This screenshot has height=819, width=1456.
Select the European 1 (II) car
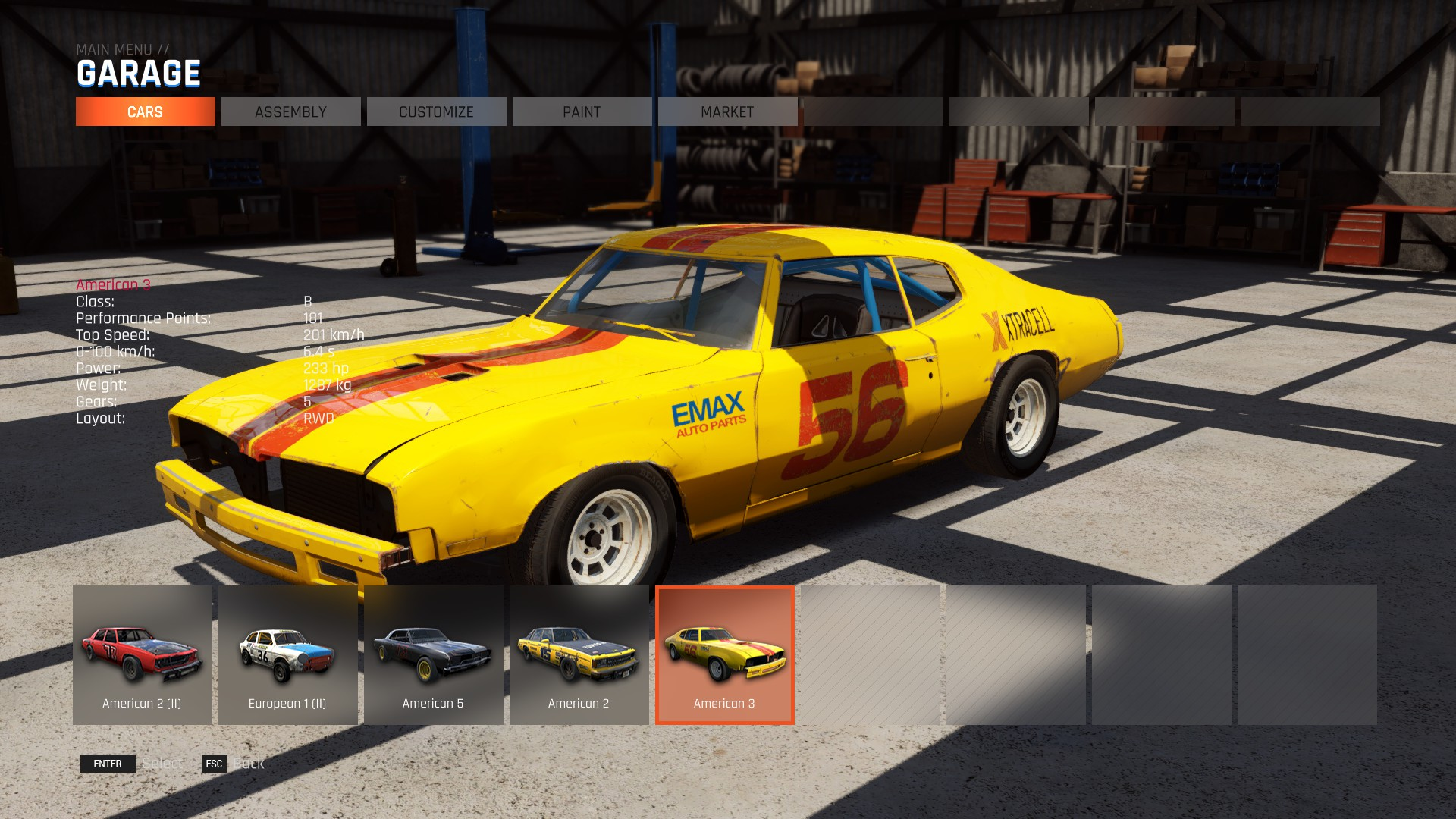pyautogui.click(x=288, y=655)
